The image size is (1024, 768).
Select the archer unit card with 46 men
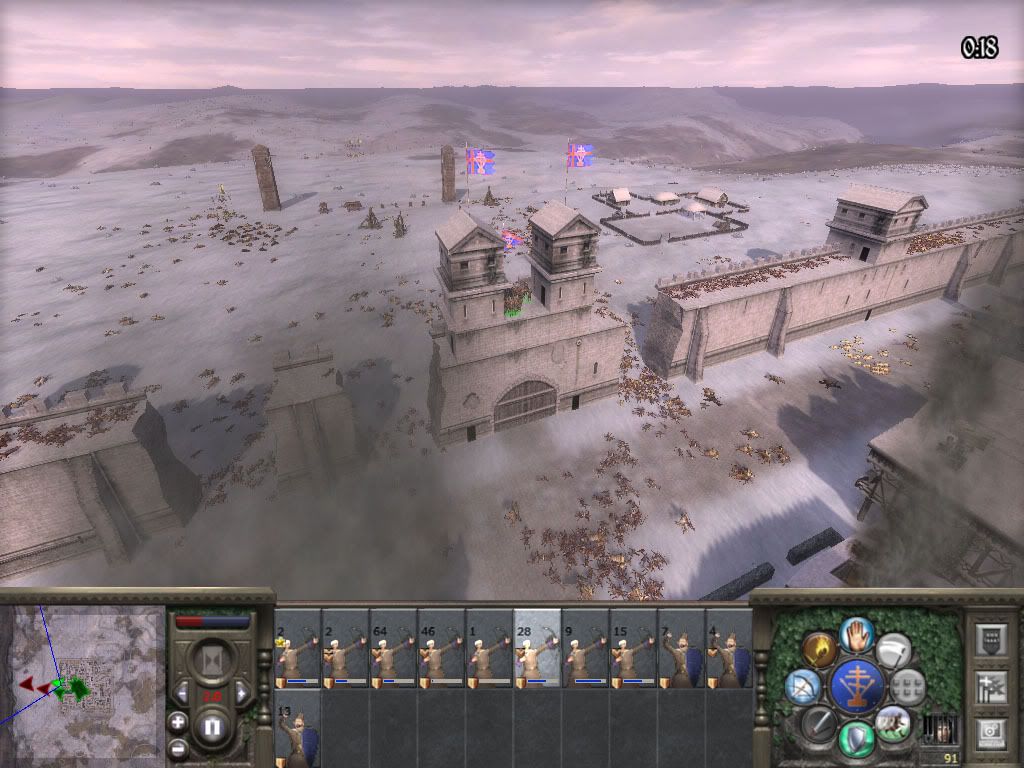pyautogui.click(x=441, y=649)
